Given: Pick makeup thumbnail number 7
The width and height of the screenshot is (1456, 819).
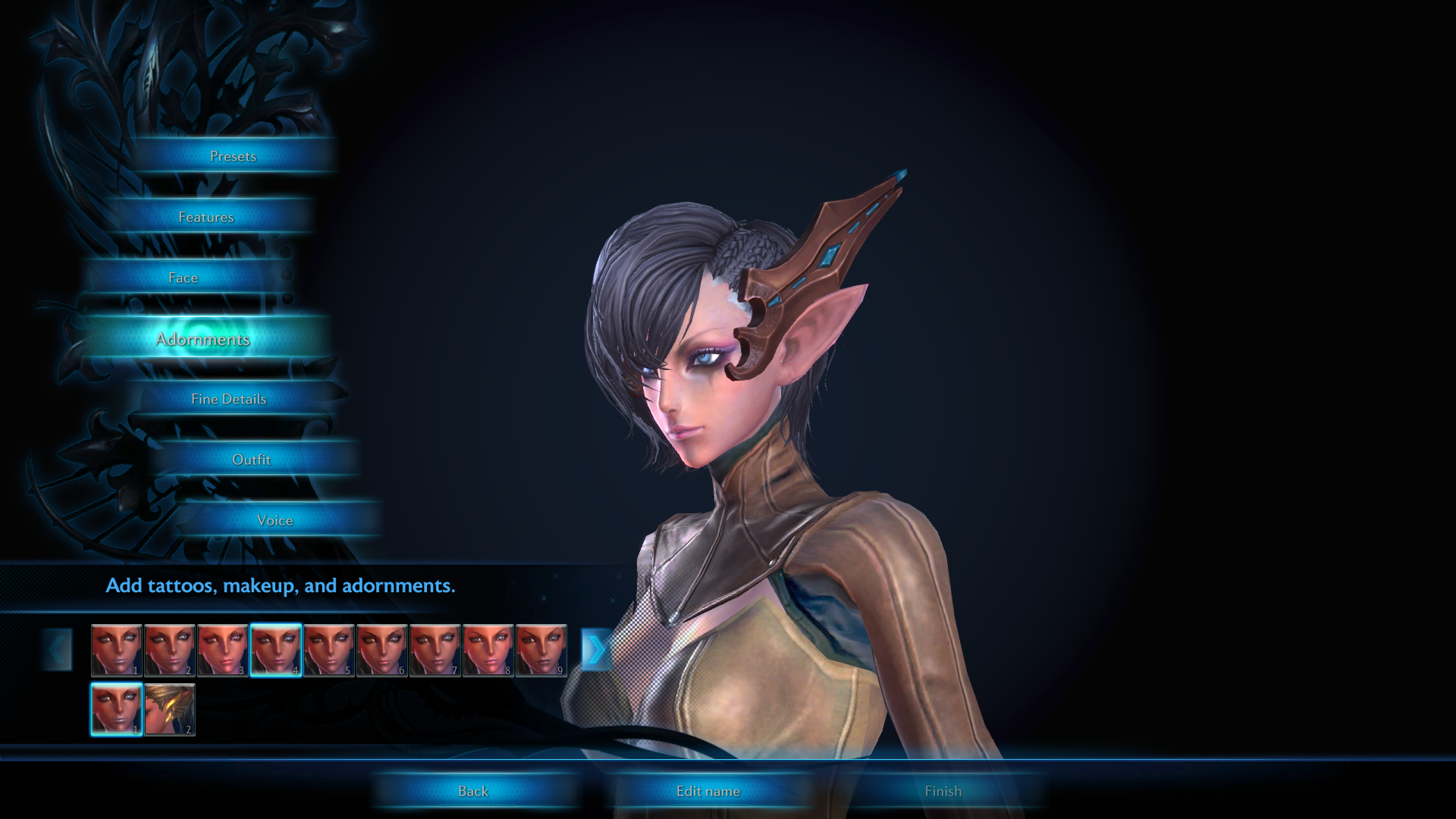Looking at the screenshot, I should (435, 650).
